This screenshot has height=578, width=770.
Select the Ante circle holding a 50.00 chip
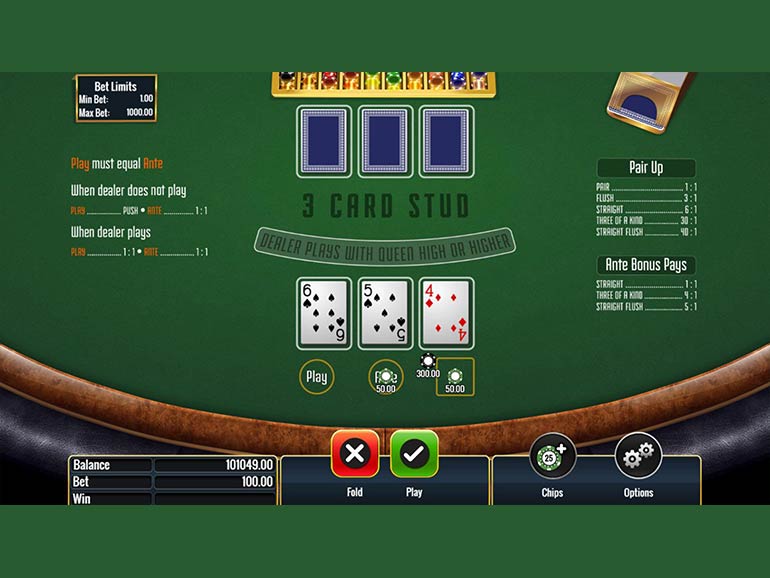[385, 377]
